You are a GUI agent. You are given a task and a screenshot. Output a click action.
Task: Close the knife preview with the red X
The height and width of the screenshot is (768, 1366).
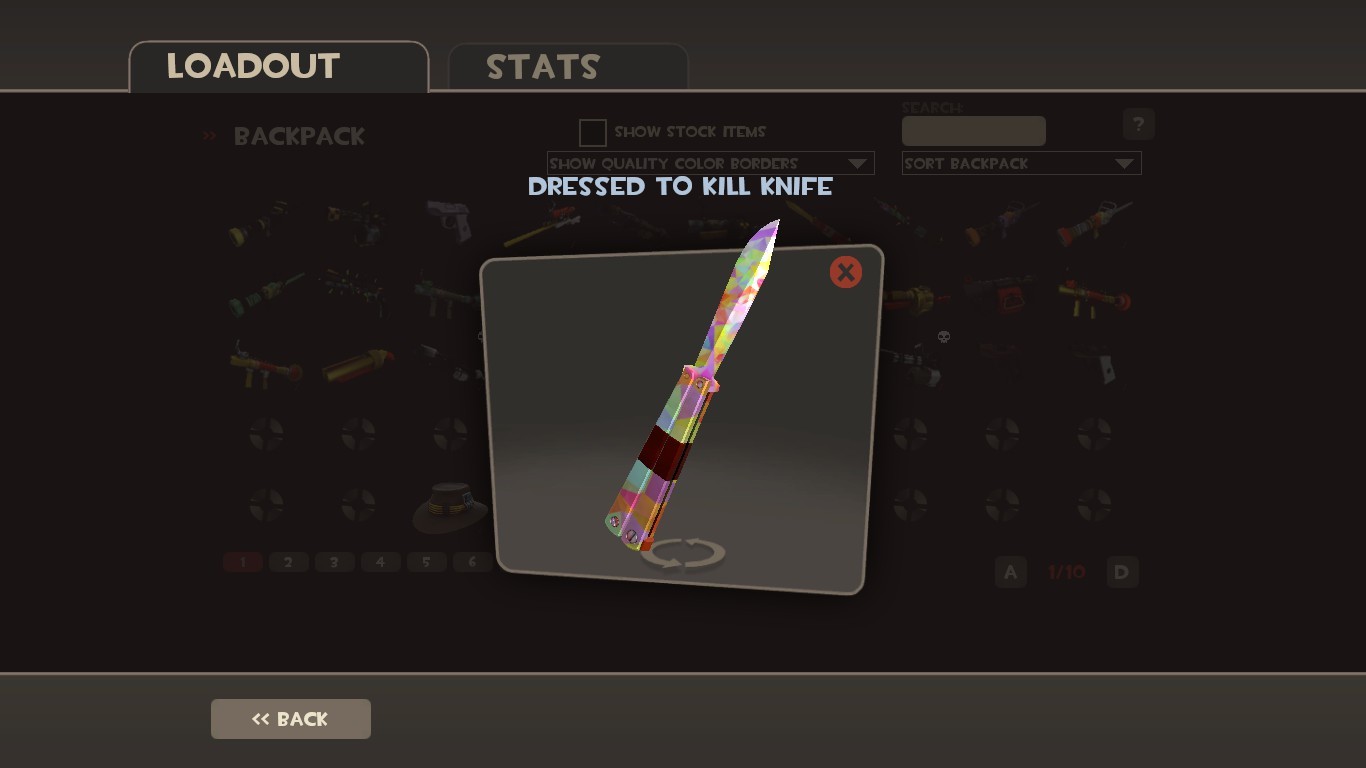pos(845,271)
